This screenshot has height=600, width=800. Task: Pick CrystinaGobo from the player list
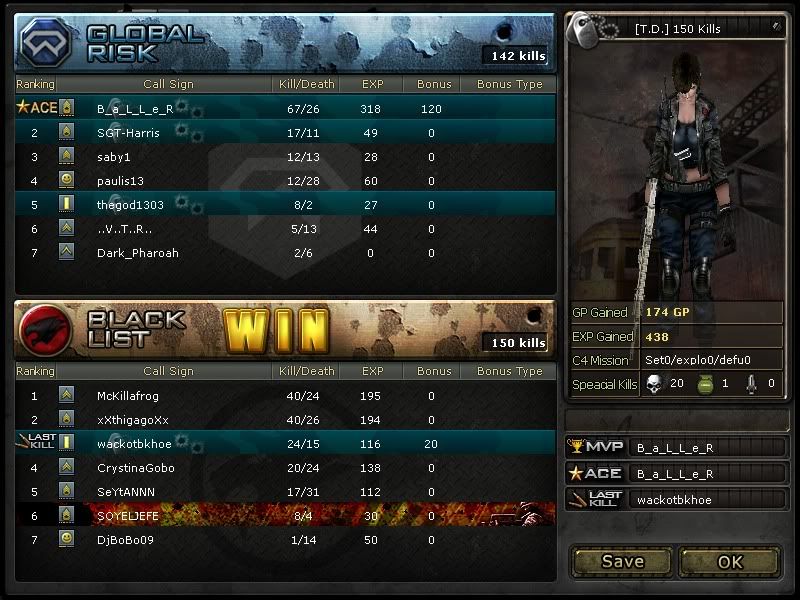pos(285,468)
